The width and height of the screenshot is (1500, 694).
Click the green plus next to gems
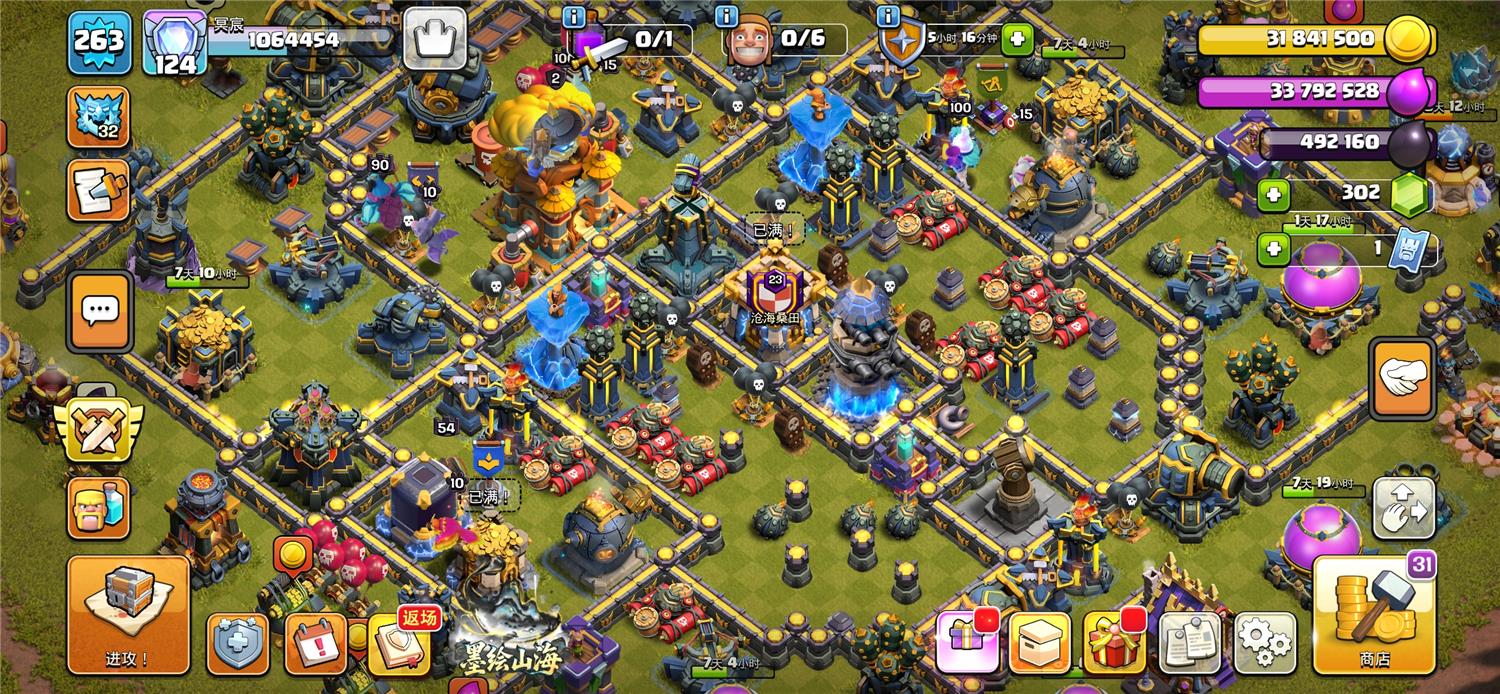[1273, 194]
